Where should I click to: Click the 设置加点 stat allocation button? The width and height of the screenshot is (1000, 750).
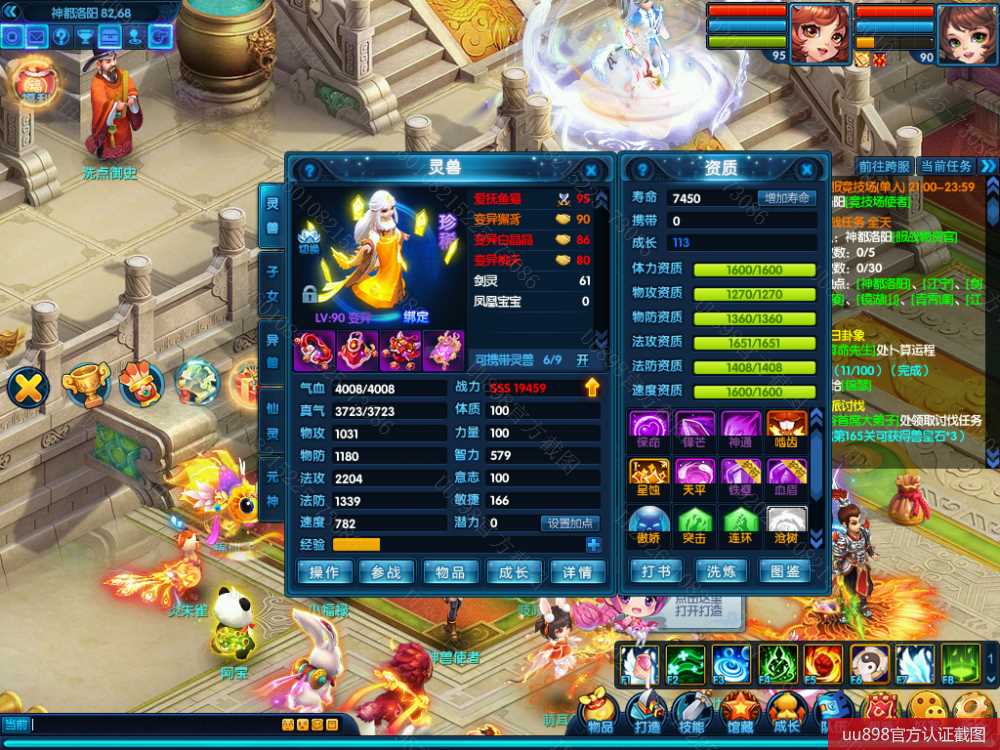570,523
